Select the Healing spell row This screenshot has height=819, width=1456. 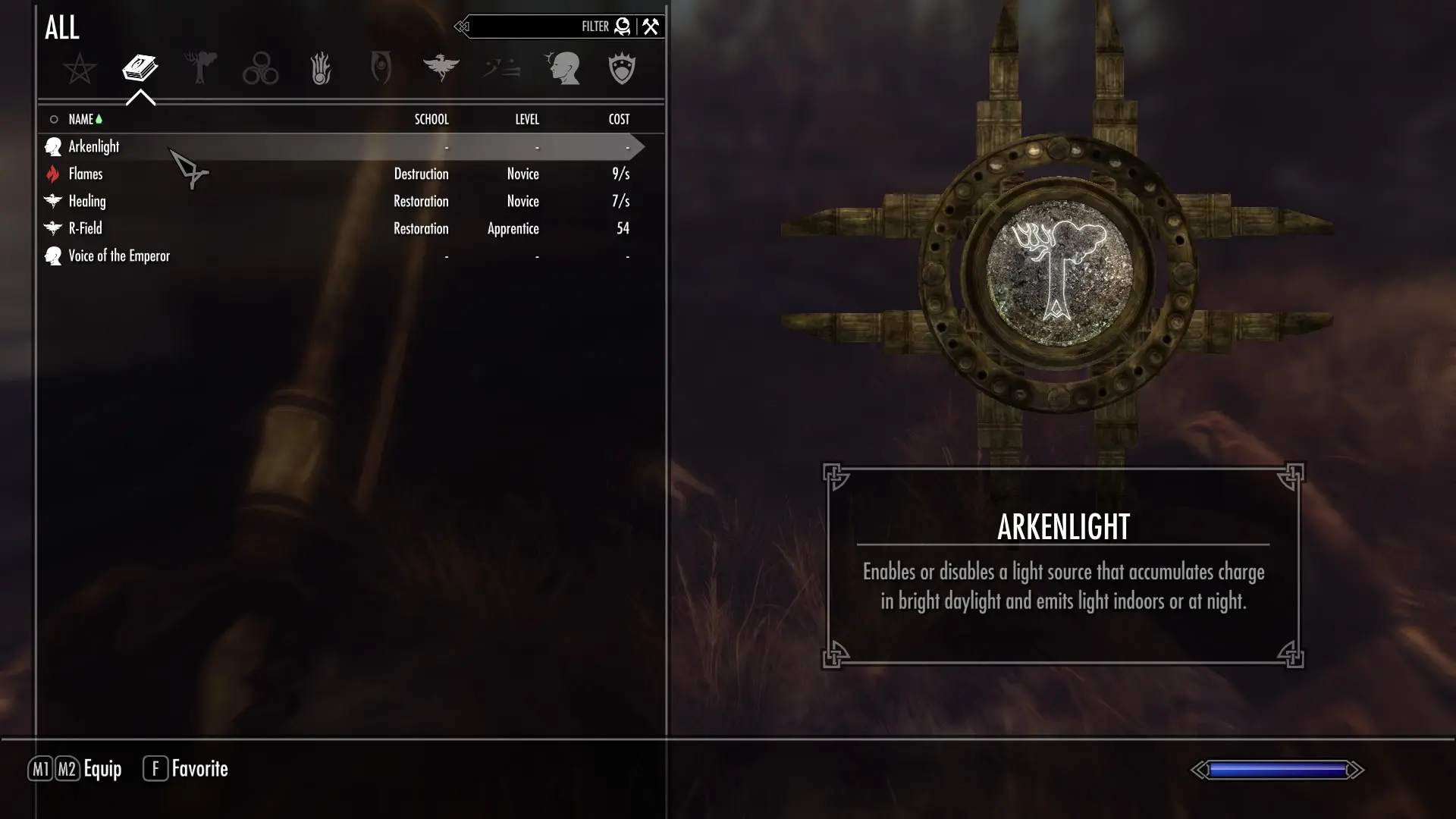pyautogui.click(x=87, y=201)
